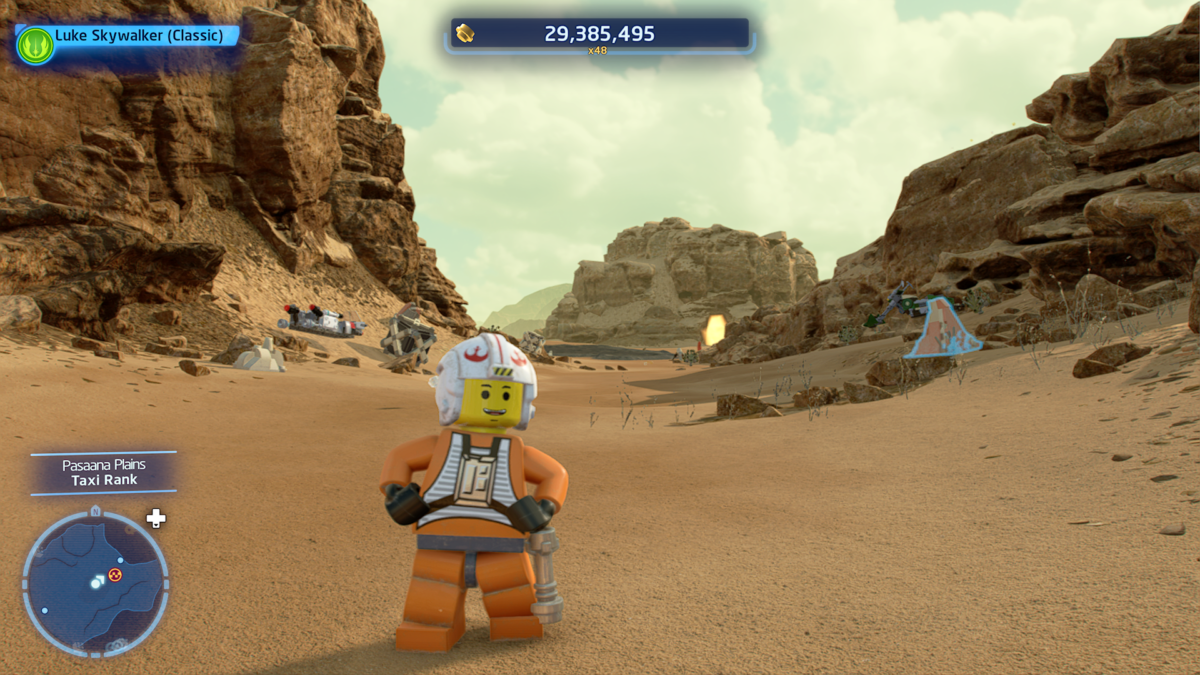Viewport: 1200px width, 675px height.
Task: Click the north compass marker on the minimap
Action: pyautogui.click(x=95, y=511)
